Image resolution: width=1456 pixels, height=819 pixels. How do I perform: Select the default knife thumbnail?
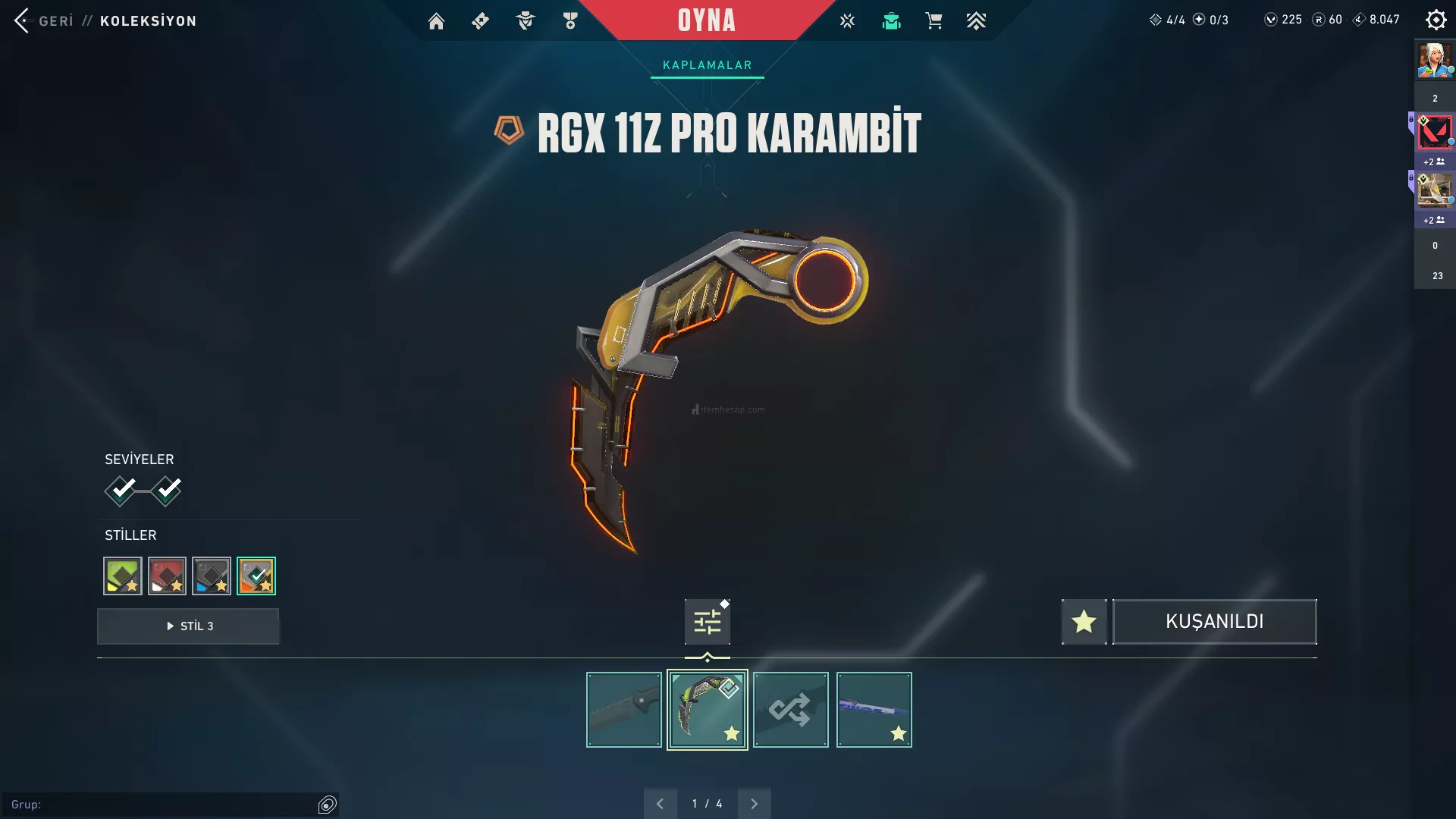(623, 710)
